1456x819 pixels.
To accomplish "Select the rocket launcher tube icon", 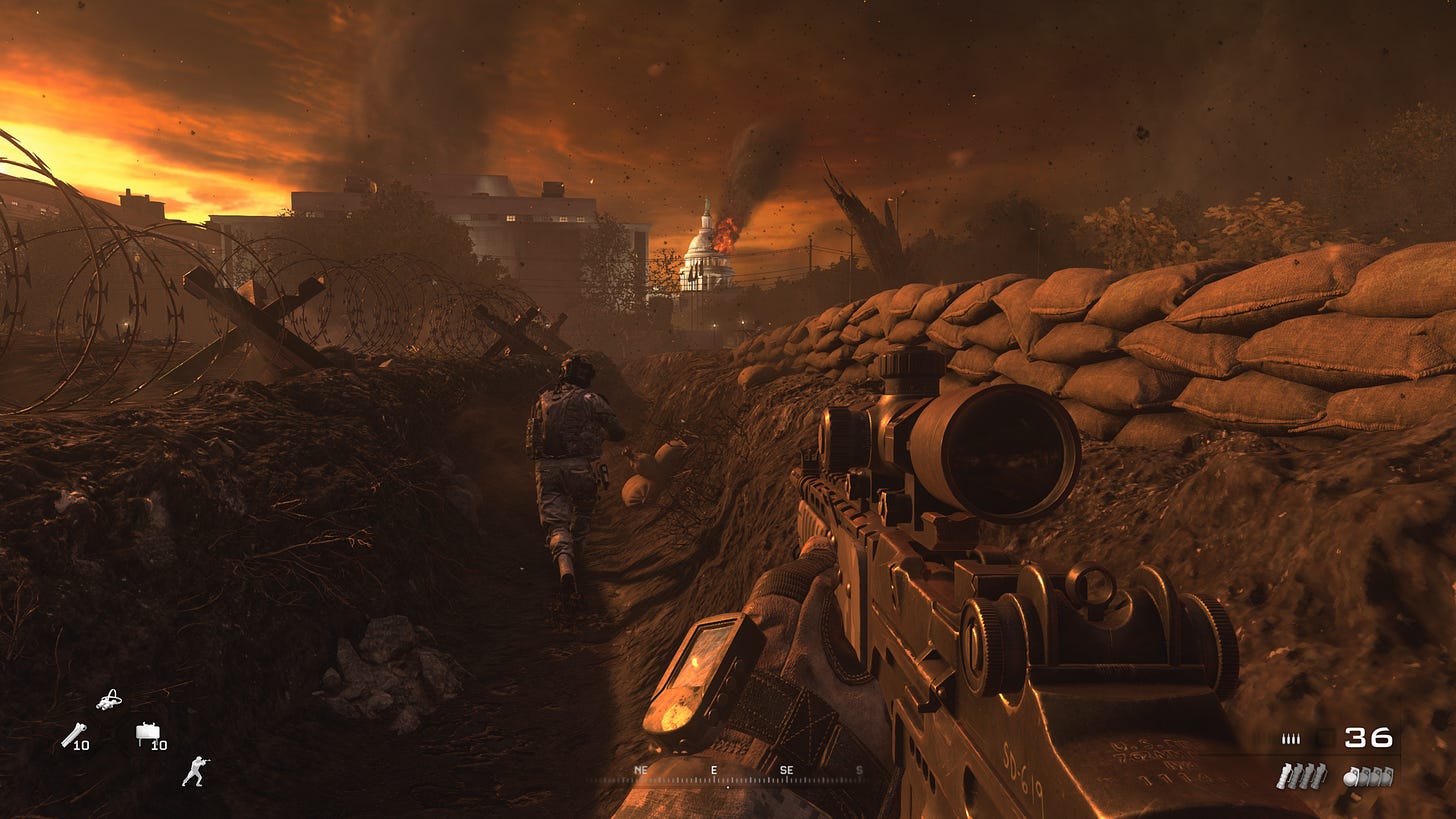I will click(x=72, y=735).
